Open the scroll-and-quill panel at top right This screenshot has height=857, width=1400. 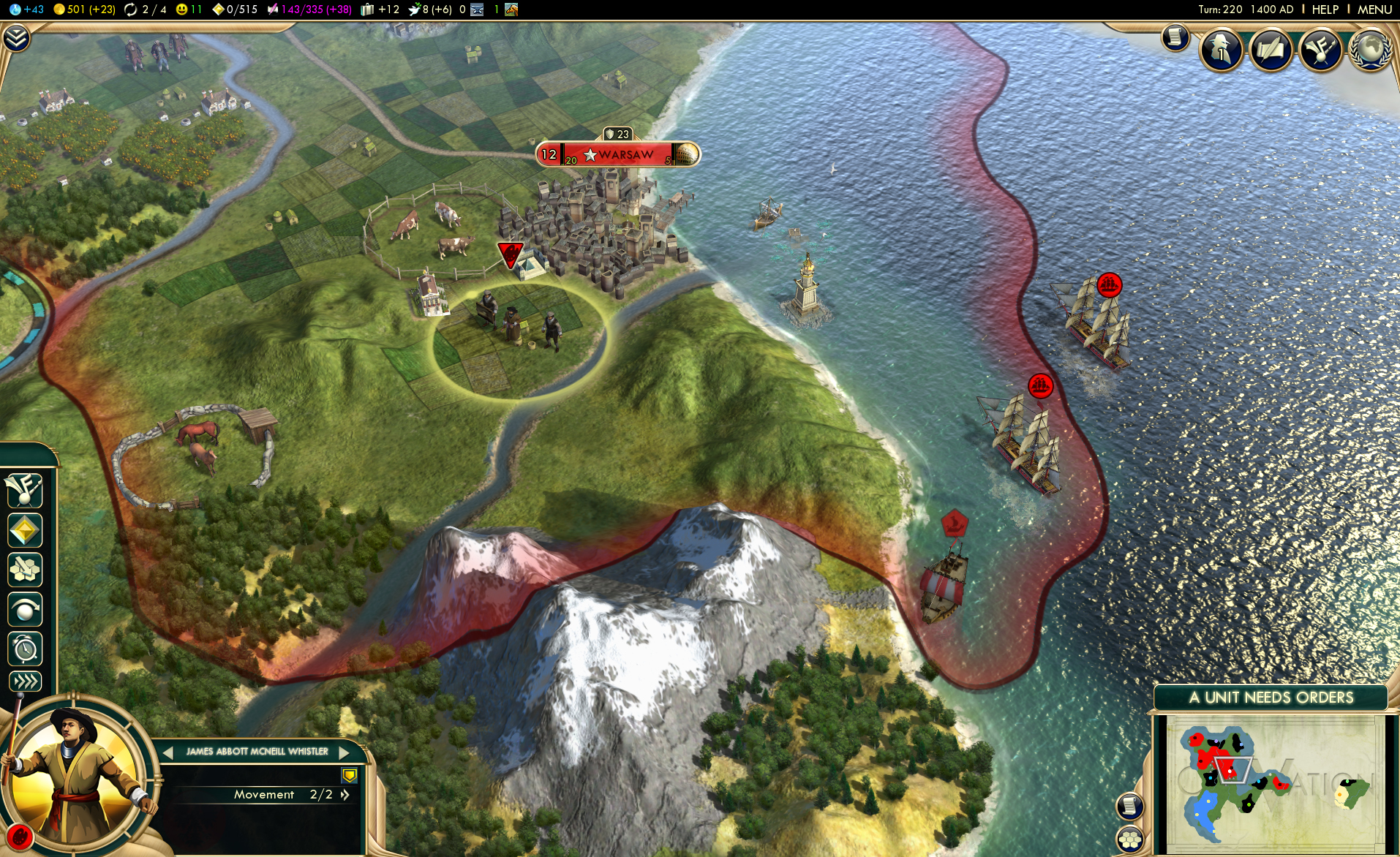(x=1271, y=50)
